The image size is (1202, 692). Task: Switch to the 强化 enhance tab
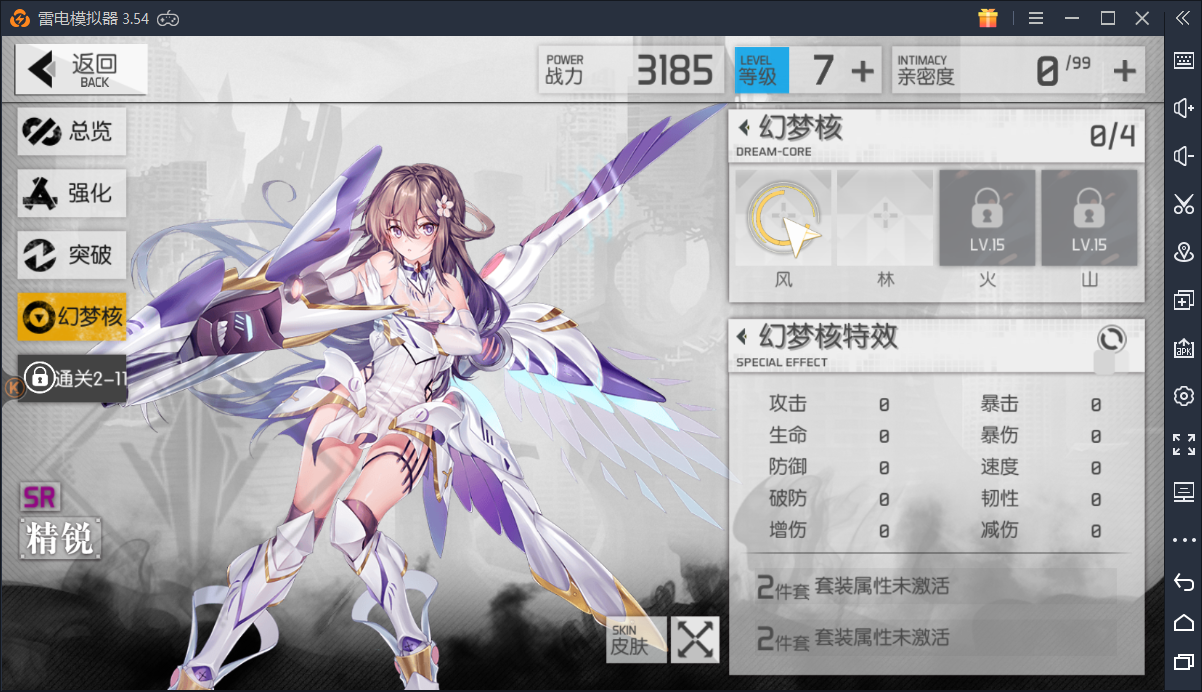click(72, 193)
